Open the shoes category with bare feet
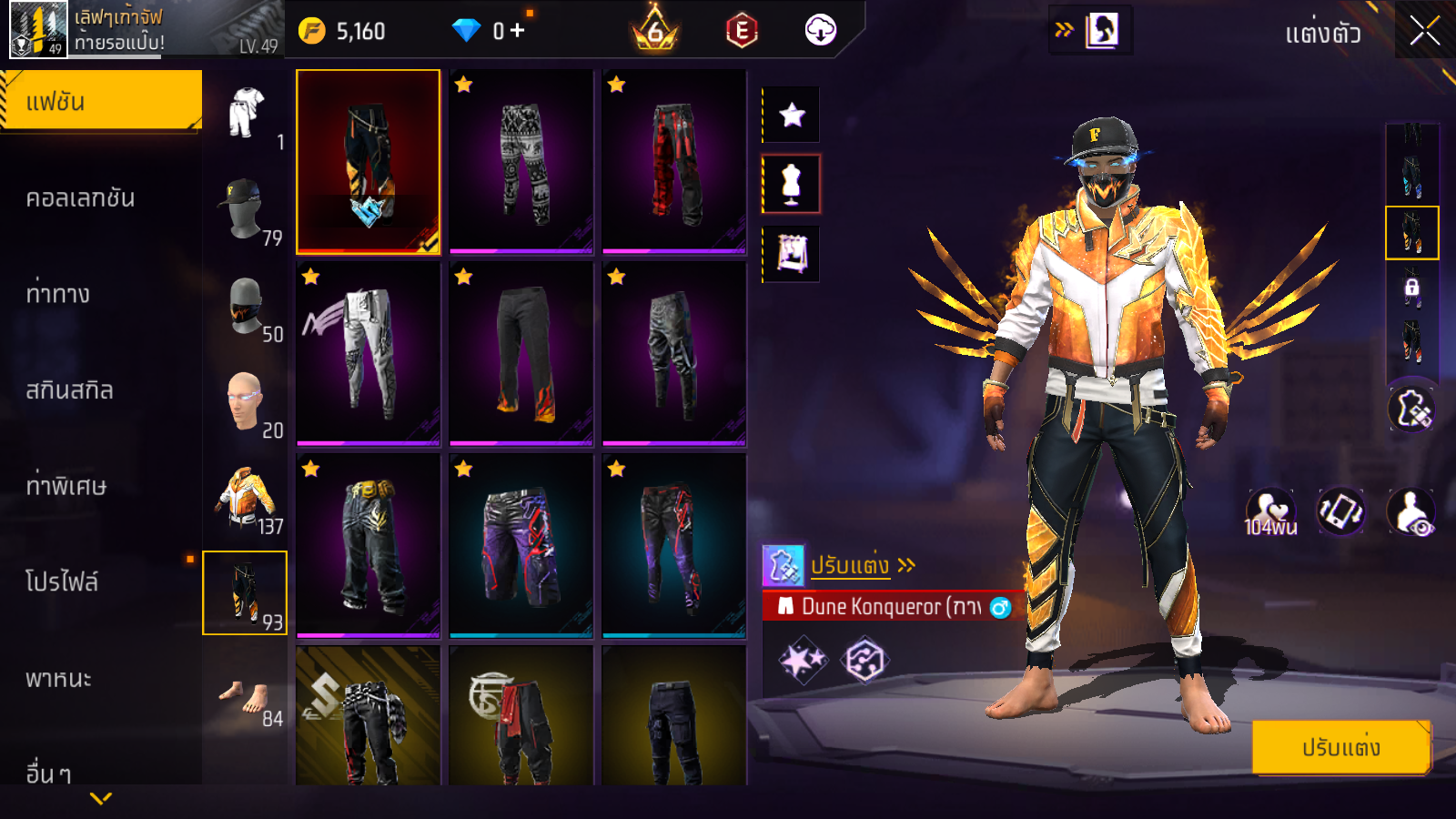The width and height of the screenshot is (1456, 819). pyautogui.click(x=245, y=699)
